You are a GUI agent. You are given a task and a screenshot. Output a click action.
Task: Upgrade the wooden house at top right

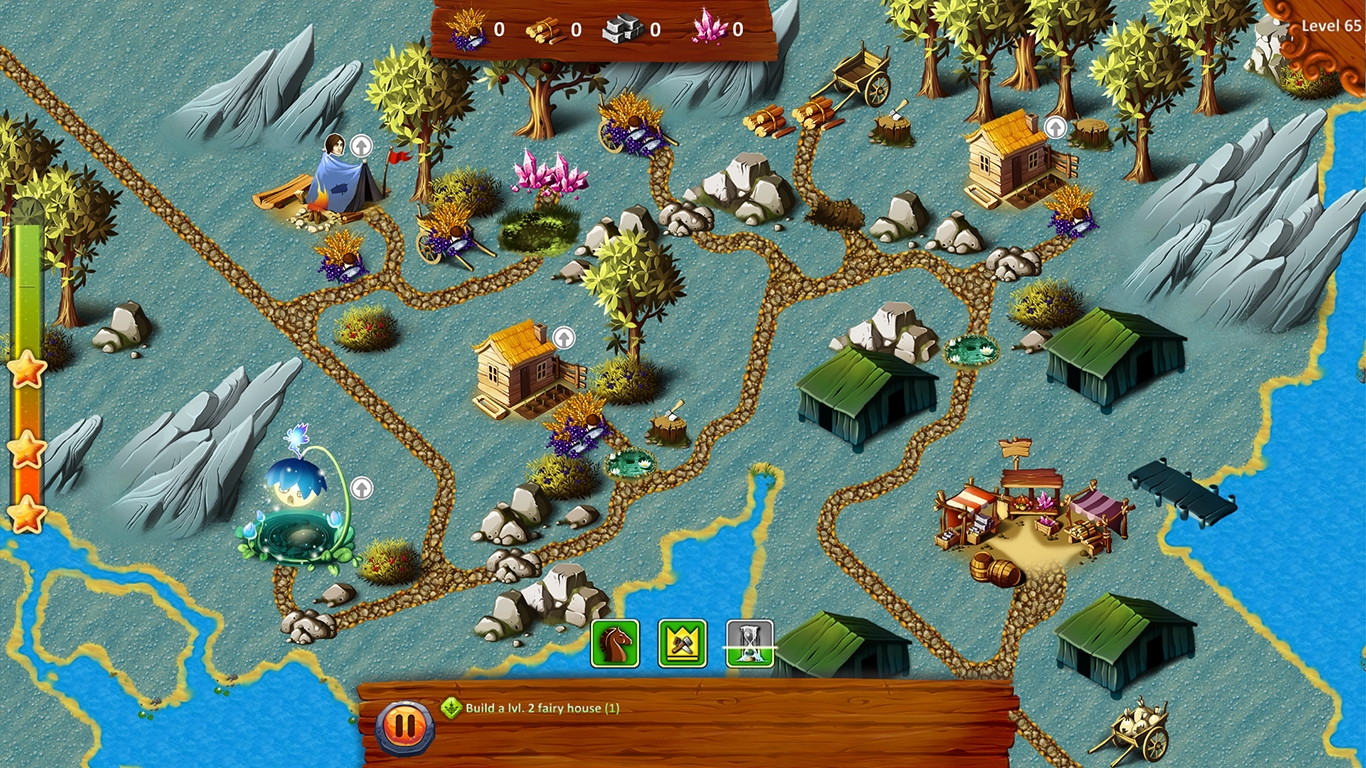coord(1054,128)
